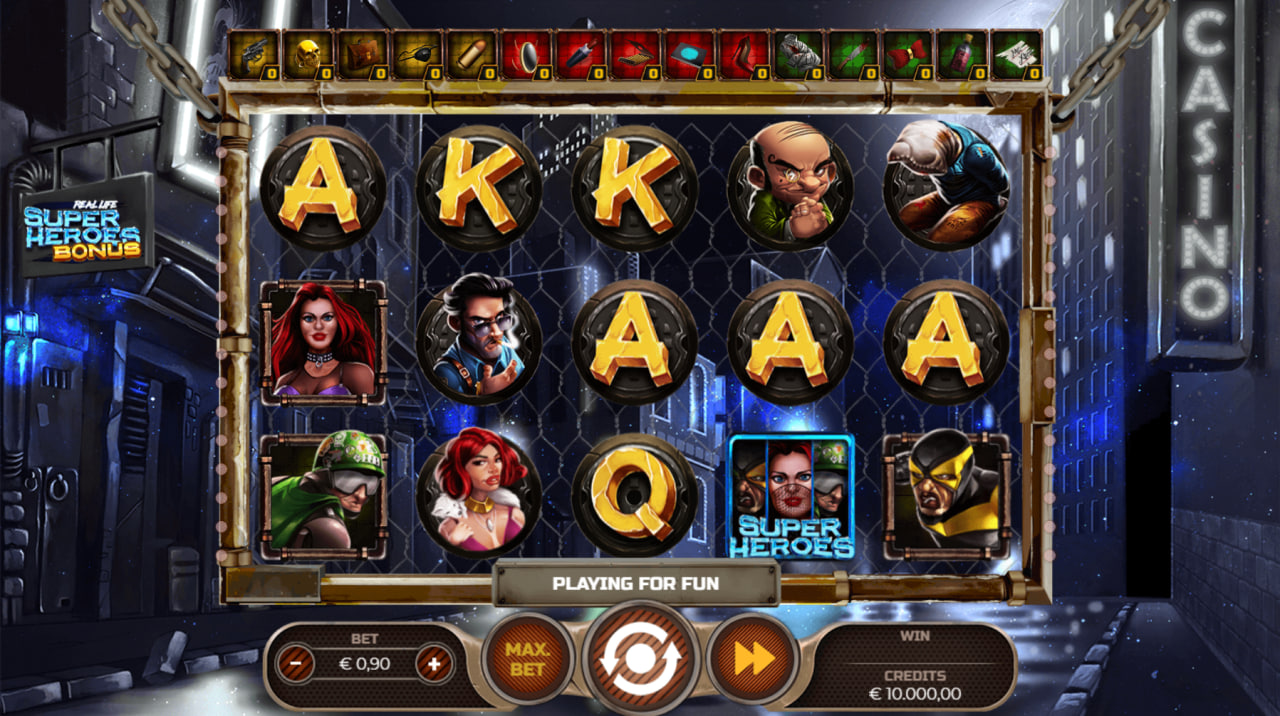The image size is (1280, 716).
Task: Select the golden skull collection icon
Action: (308, 54)
